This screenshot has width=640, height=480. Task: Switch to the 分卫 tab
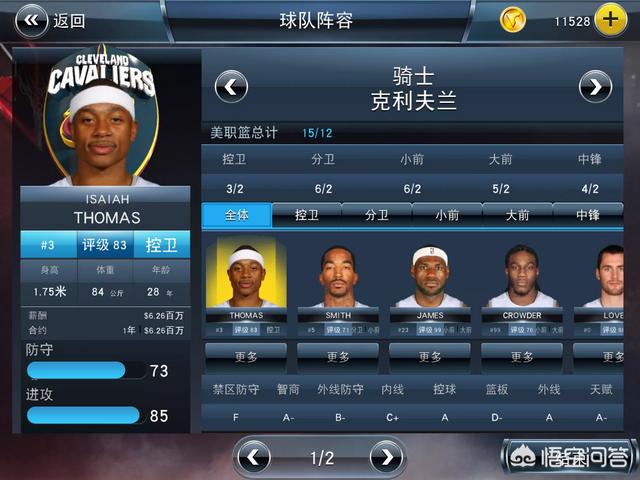pos(377,214)
